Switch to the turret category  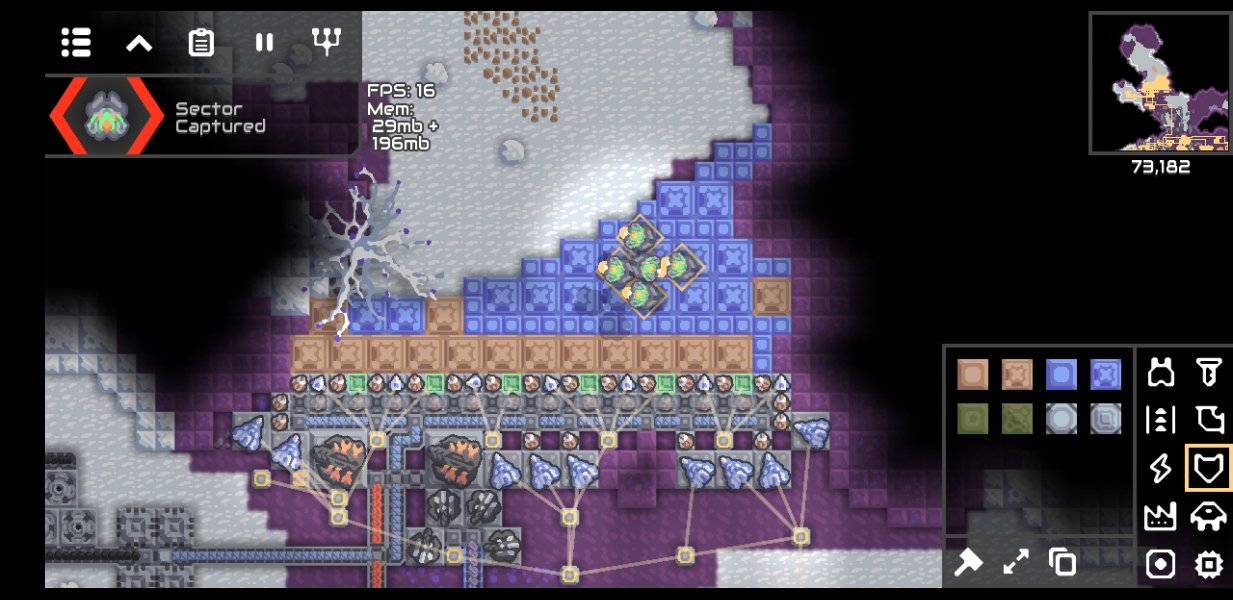coord(1160,373)
